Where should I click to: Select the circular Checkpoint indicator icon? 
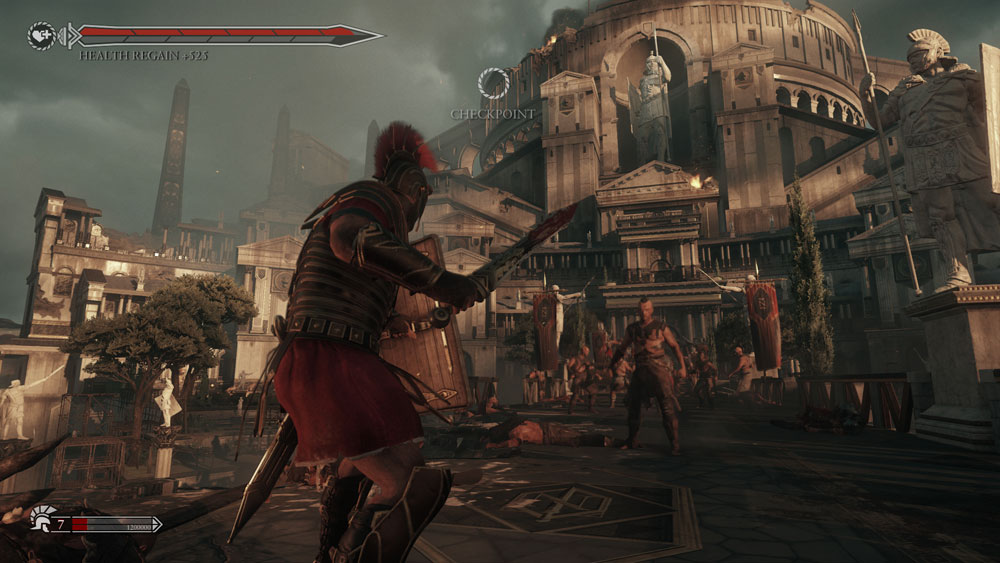[493, 83]
